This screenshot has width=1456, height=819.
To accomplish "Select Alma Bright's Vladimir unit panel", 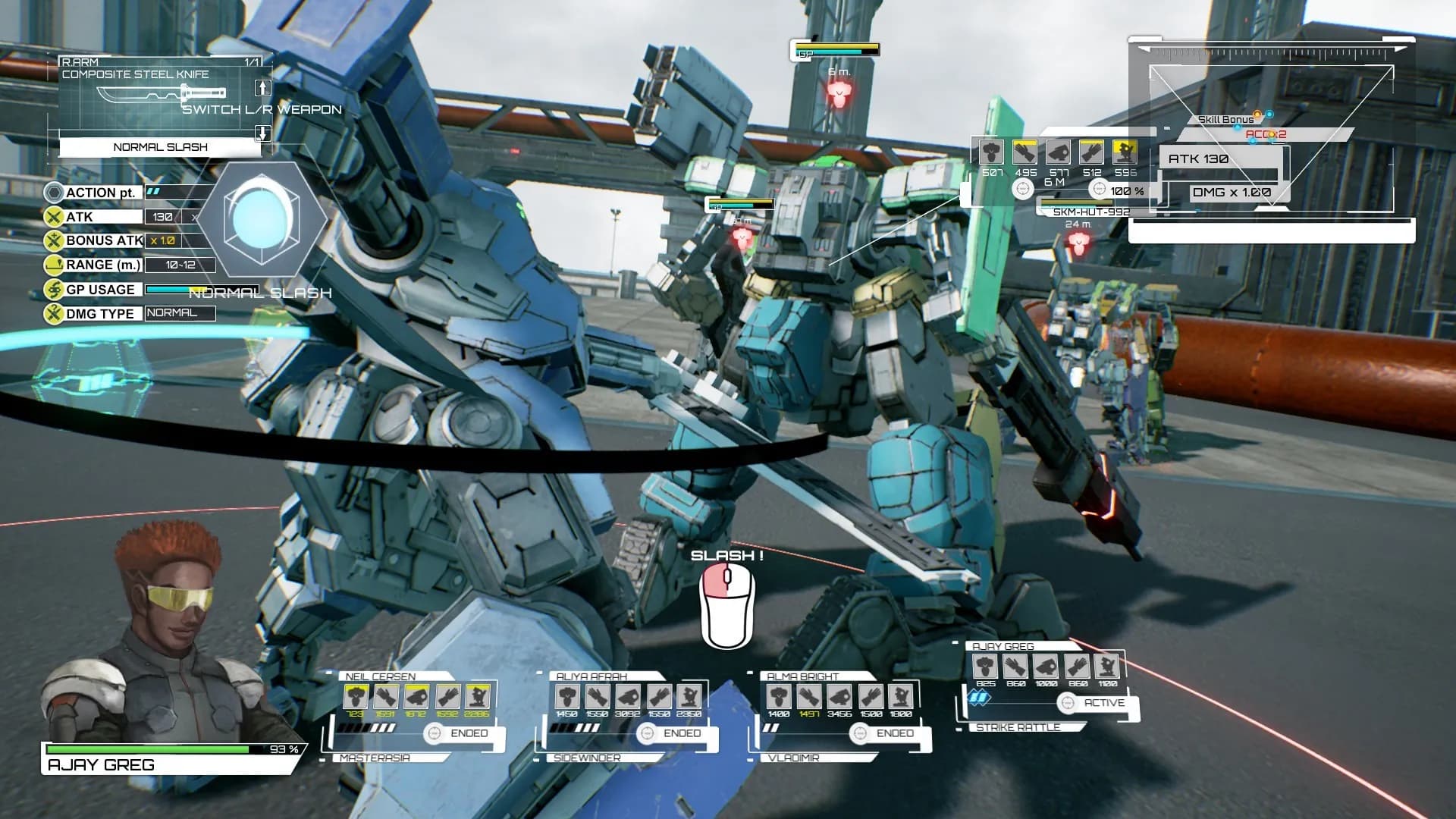I will 838,714.
